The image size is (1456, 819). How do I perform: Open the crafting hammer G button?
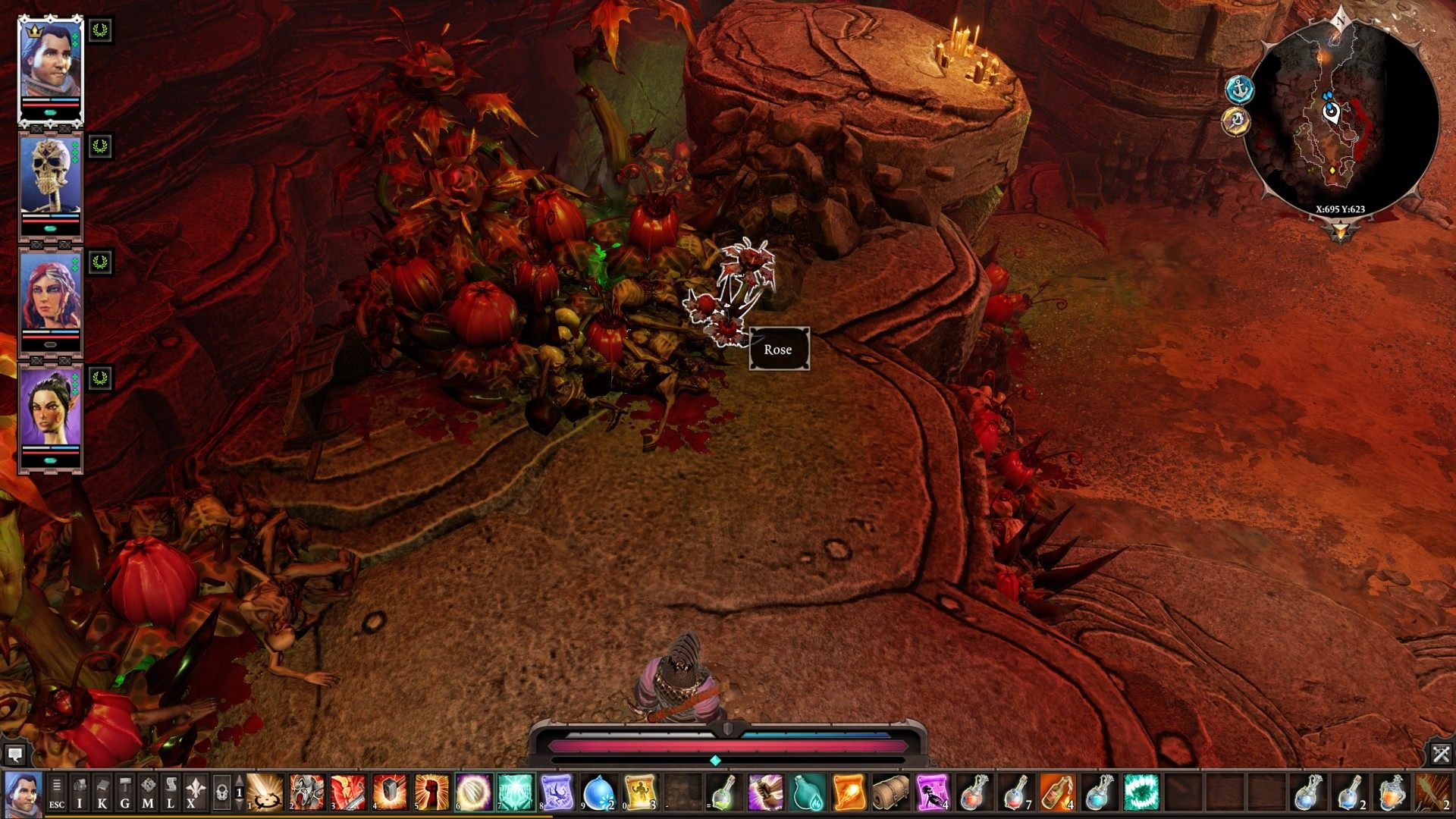pos(125,793)
